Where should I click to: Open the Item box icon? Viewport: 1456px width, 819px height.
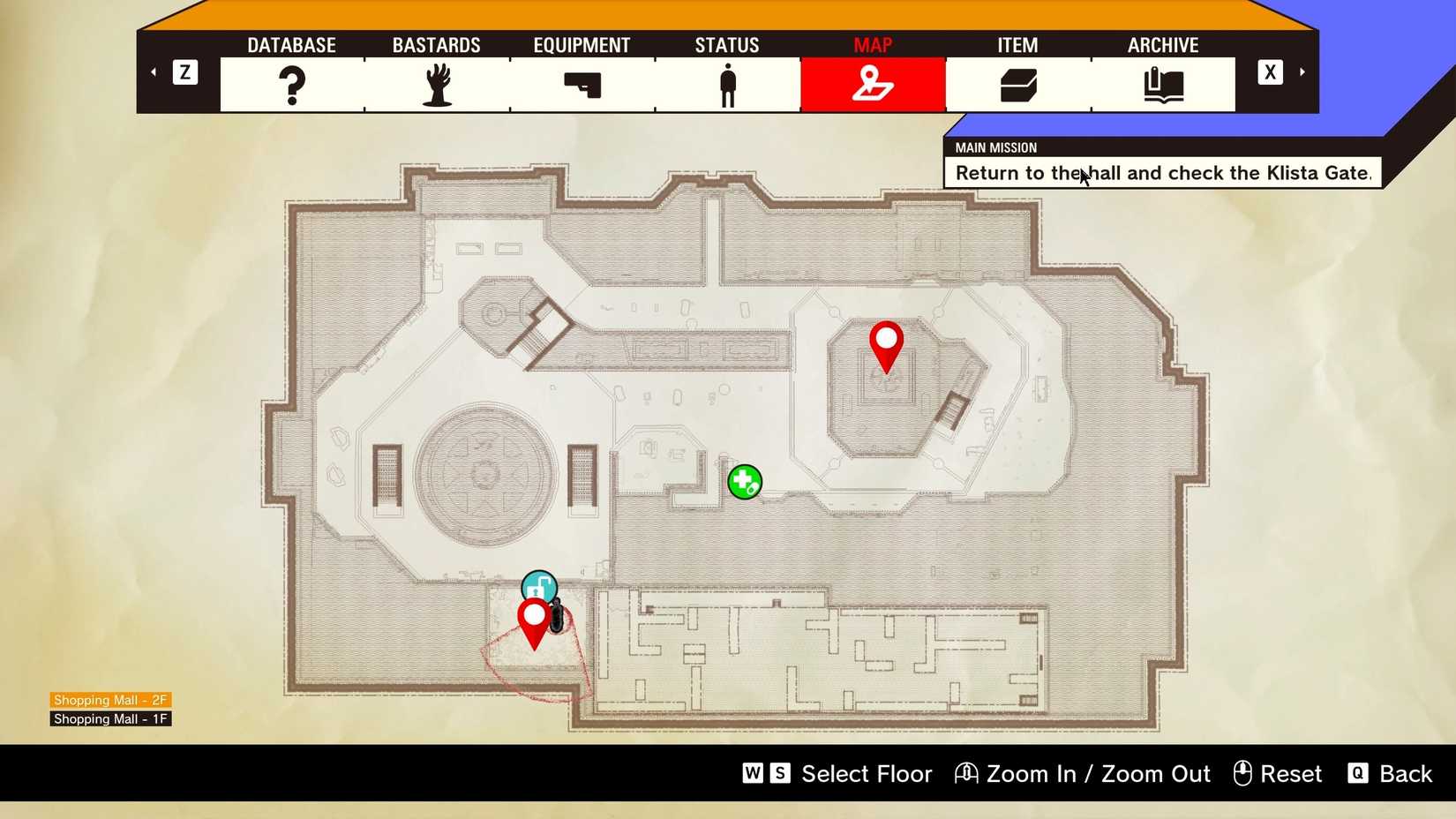1017,84
